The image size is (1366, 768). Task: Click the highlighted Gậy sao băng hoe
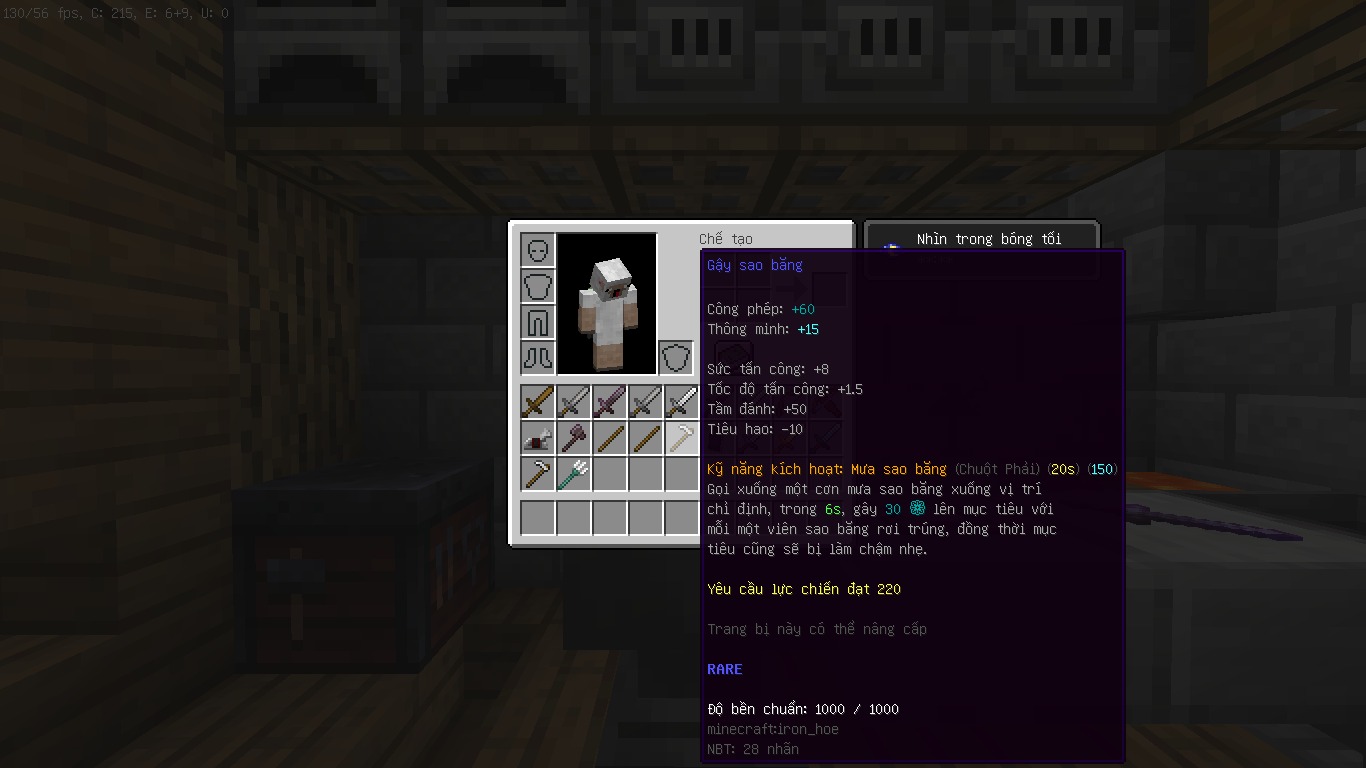click(682, 438)
